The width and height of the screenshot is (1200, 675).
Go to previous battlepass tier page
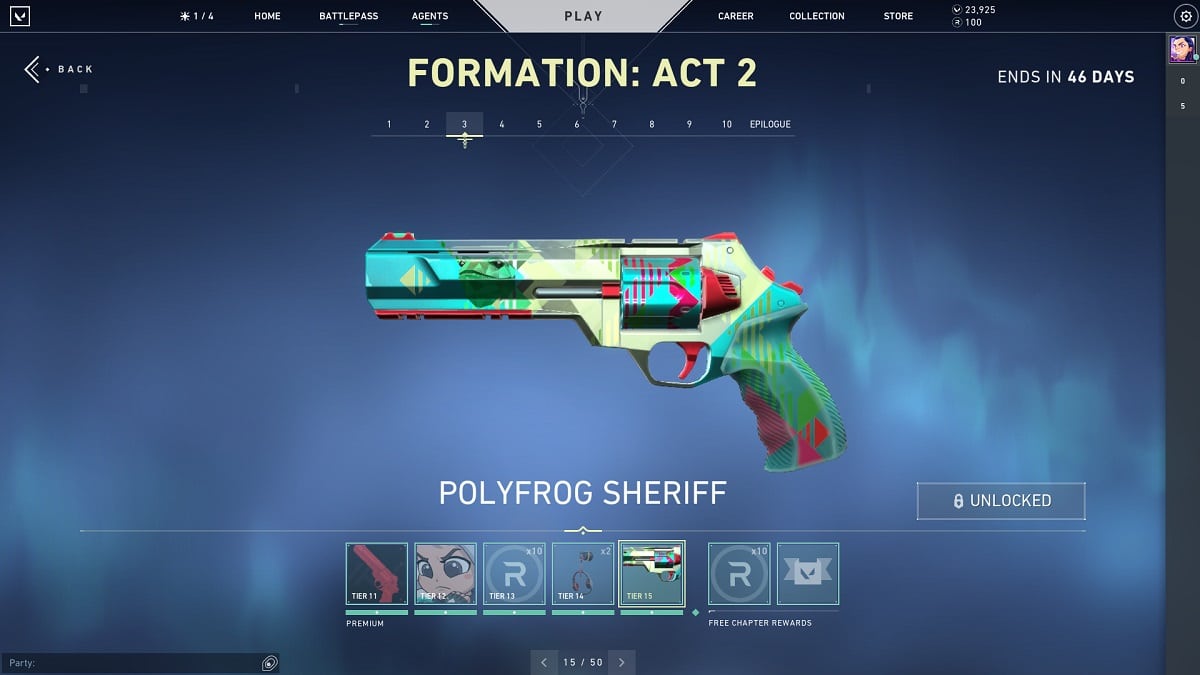(x=544, y=662)
